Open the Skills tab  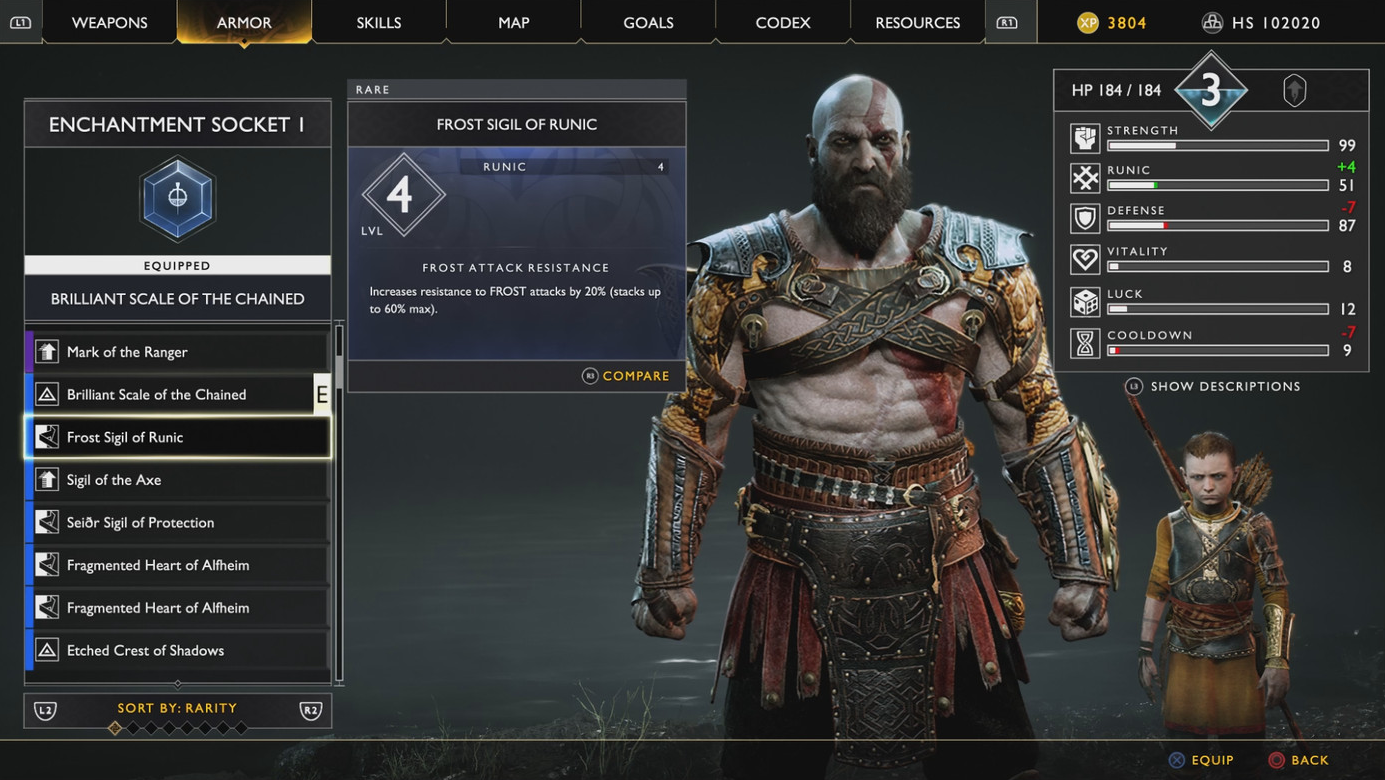point(379,22)
